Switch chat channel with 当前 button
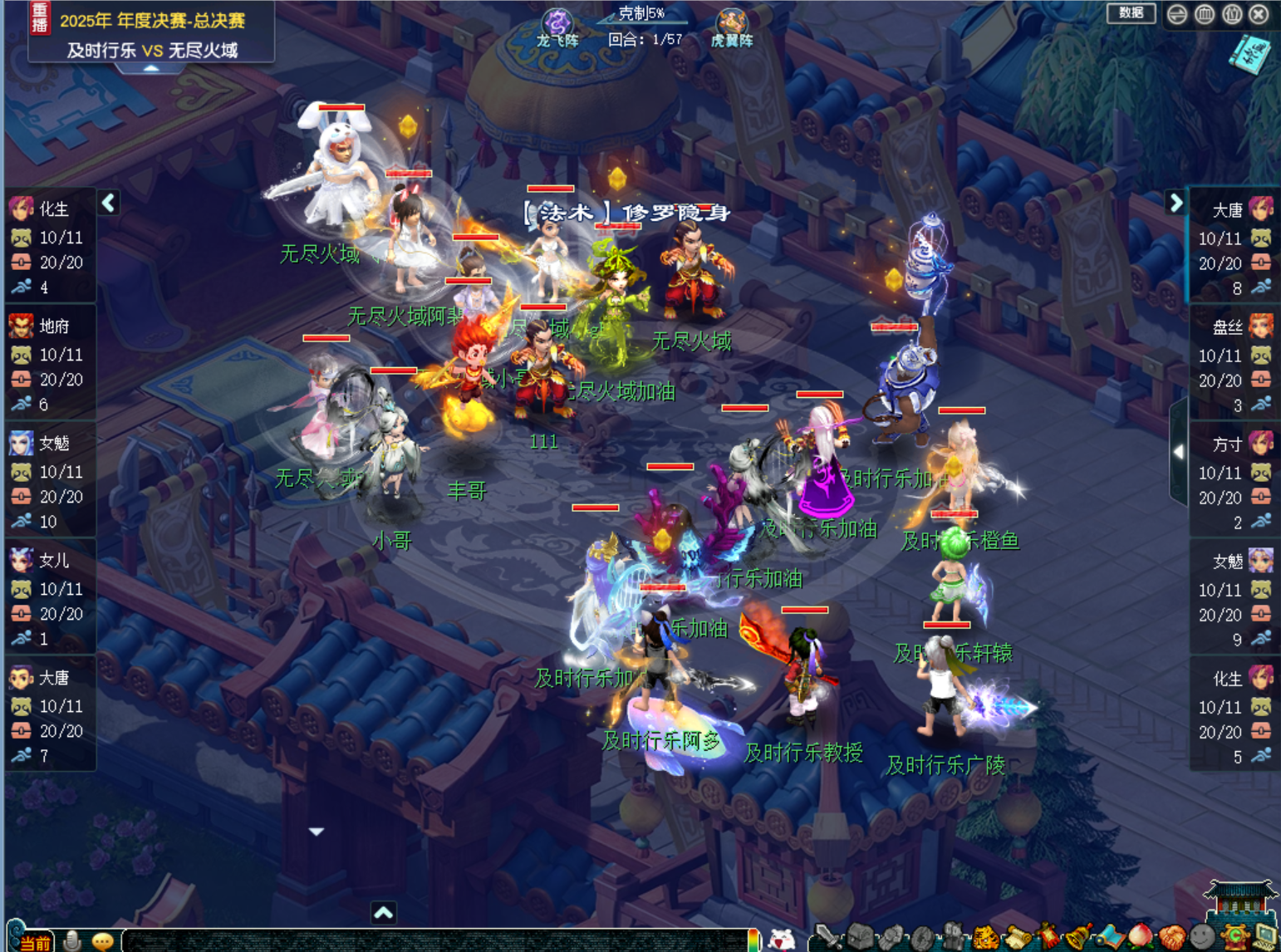The width and height of the screenshot is (1281, 952). click(34, 942)
